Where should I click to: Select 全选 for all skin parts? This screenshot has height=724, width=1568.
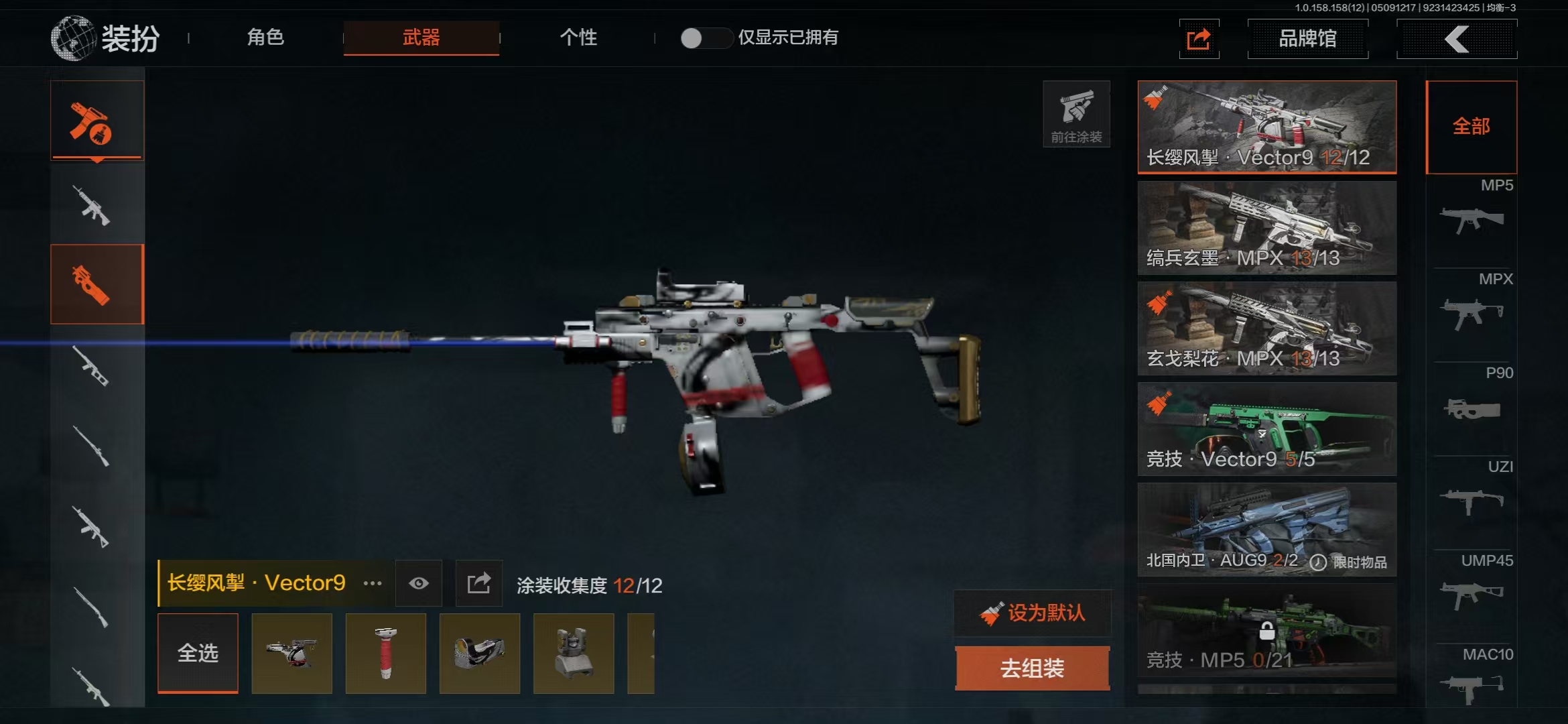(x=198, y=653)
